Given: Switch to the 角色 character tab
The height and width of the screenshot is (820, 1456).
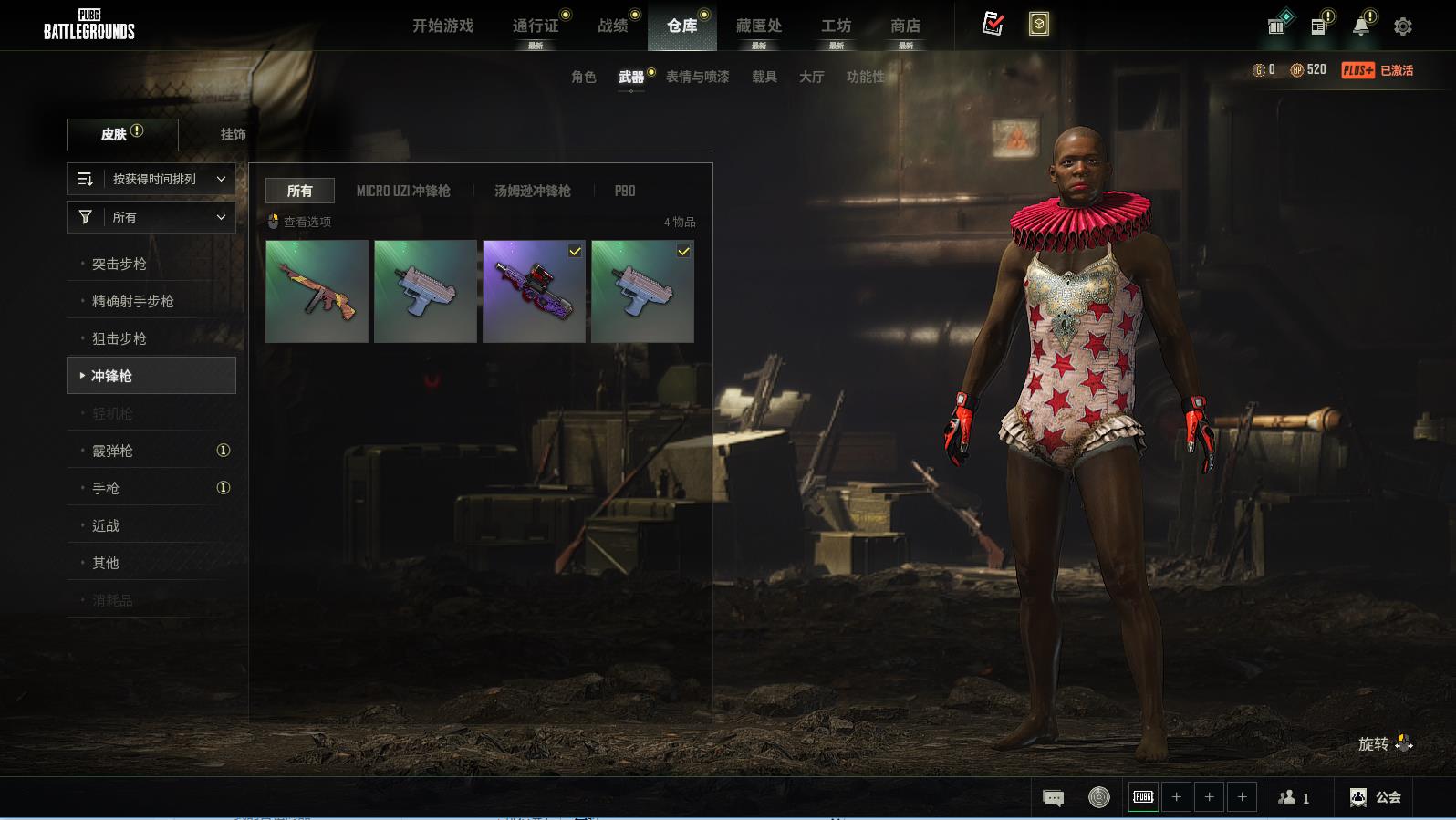Looking at the screenshot, I should tap(583, 77).
